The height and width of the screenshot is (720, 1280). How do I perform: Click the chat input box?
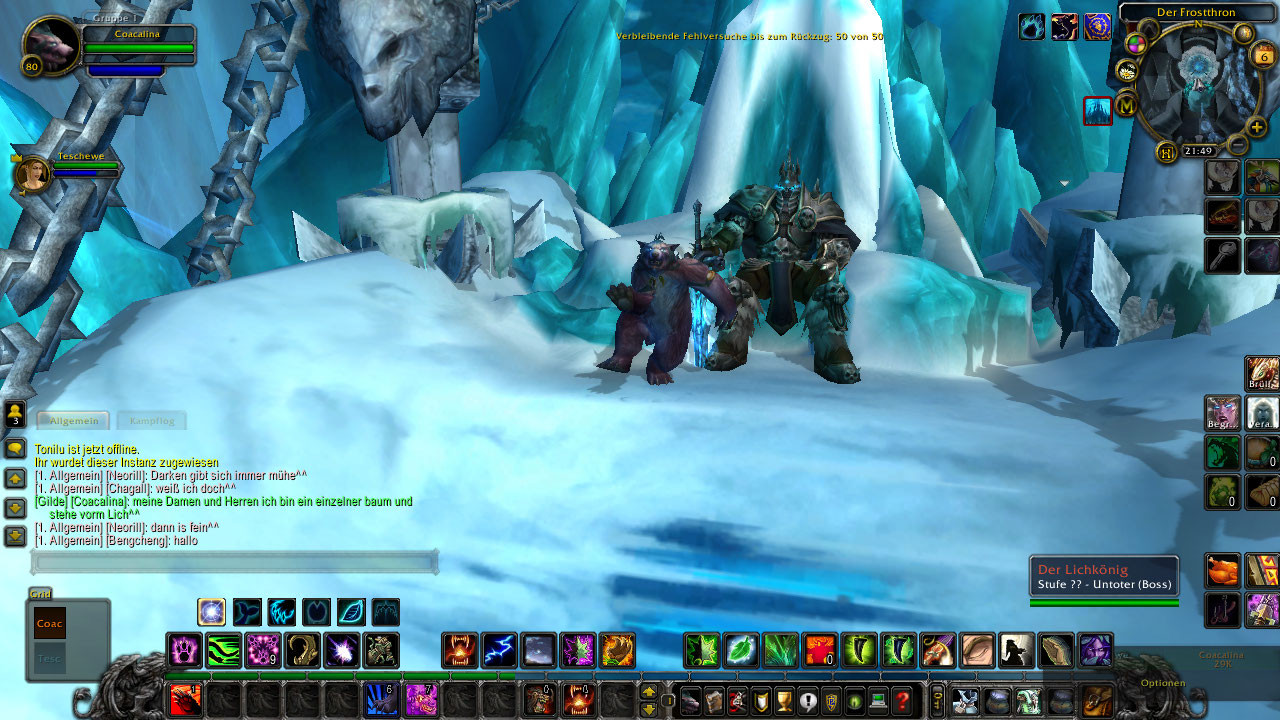click(235, 563)
